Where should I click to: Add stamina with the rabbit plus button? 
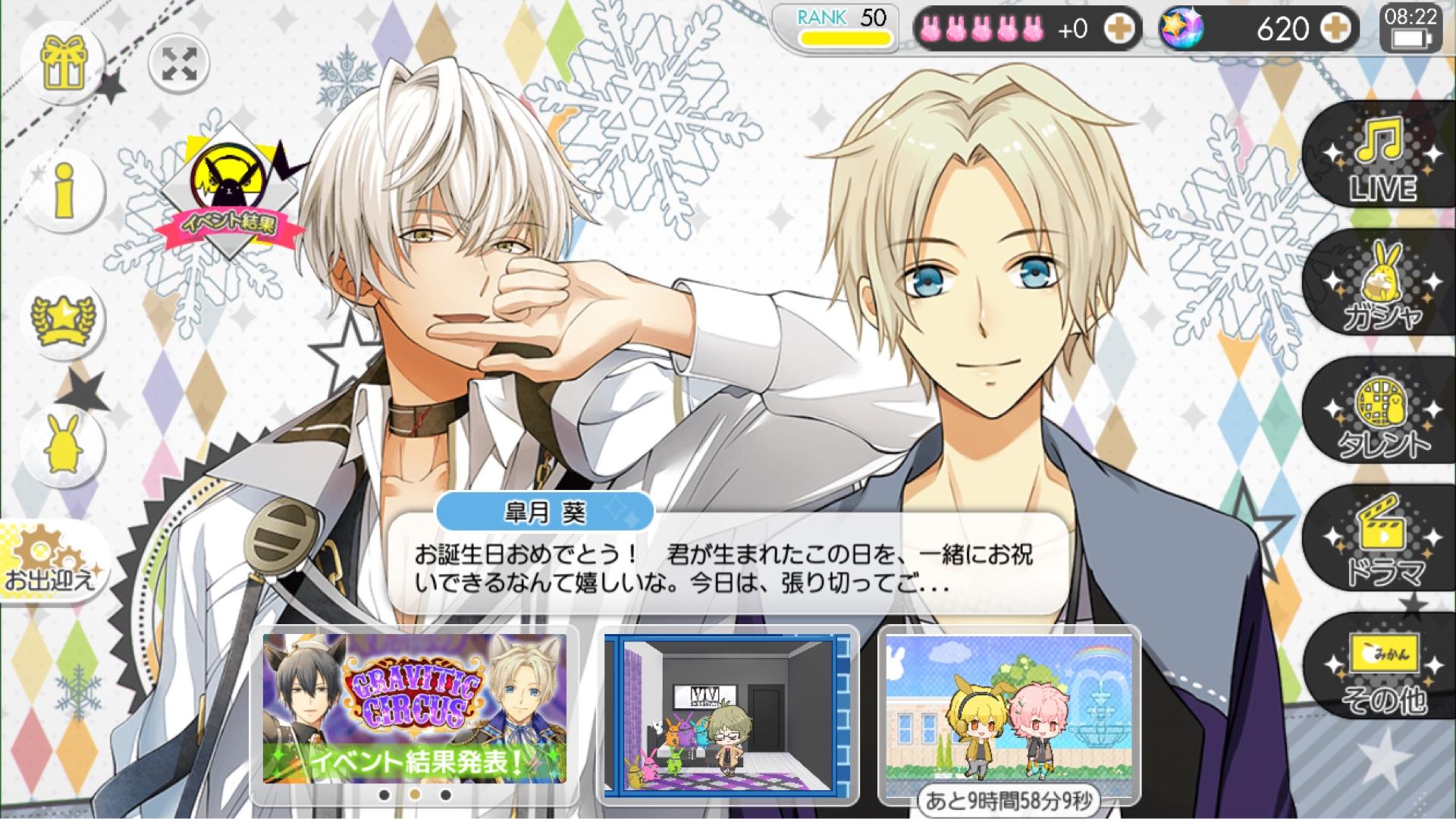tap(1119, 29)
